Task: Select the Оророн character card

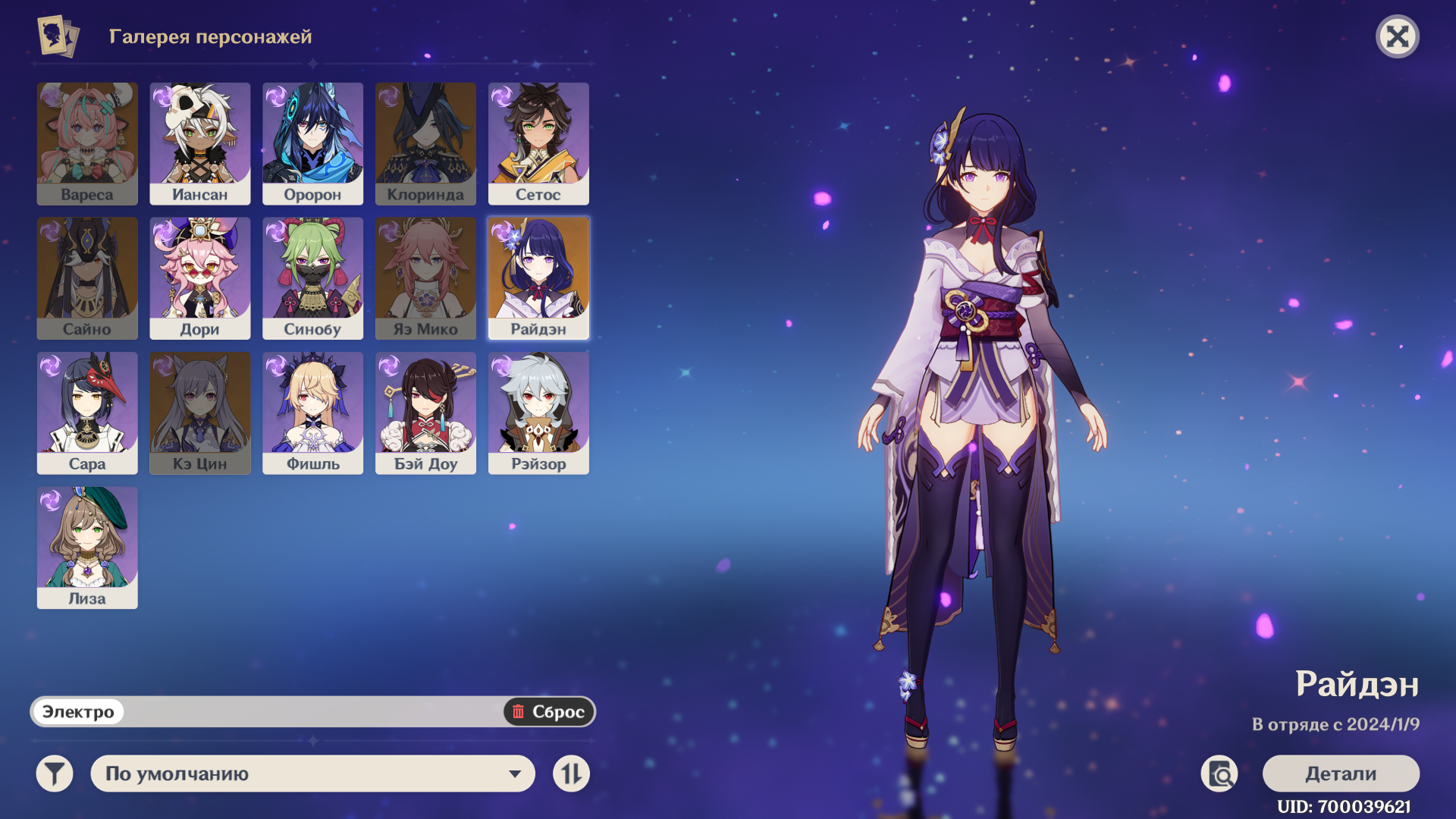Action: (312, 143)
